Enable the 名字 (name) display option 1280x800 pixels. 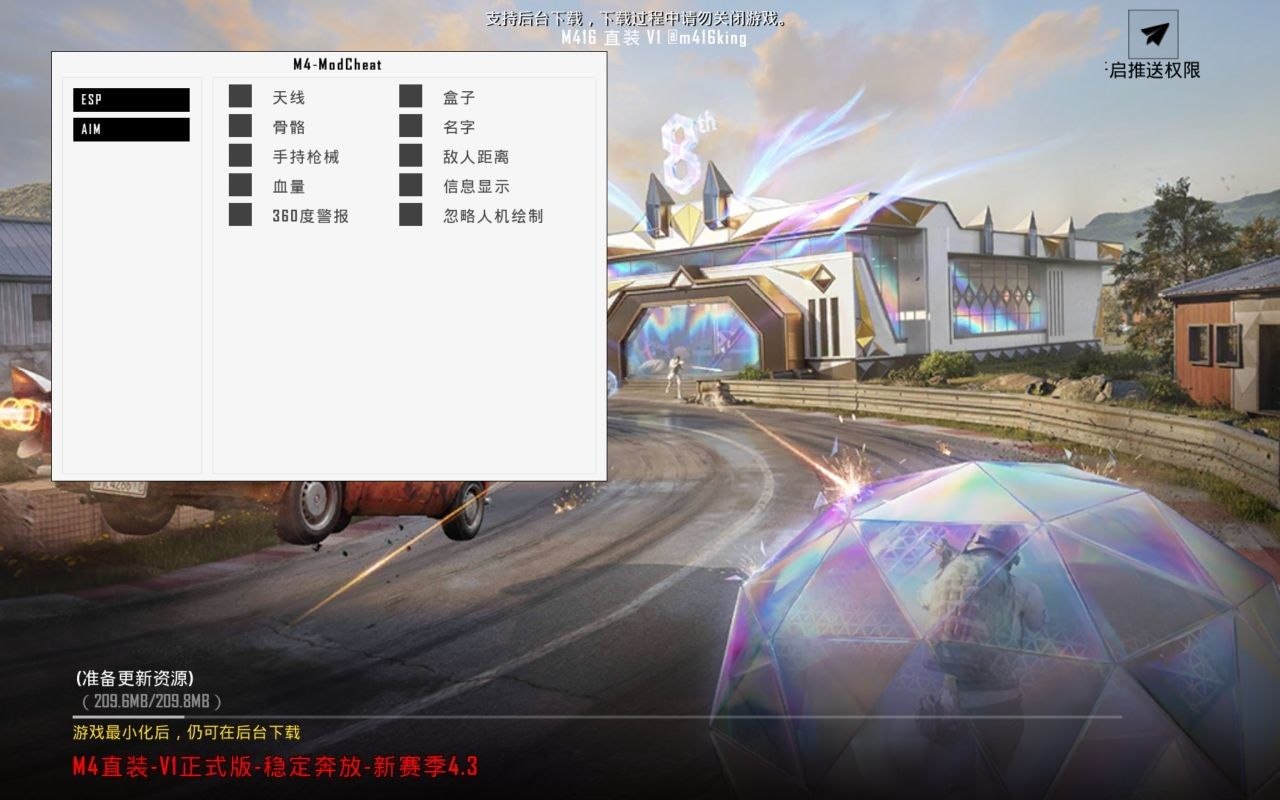pyautogui.click(x=410, y=126)
